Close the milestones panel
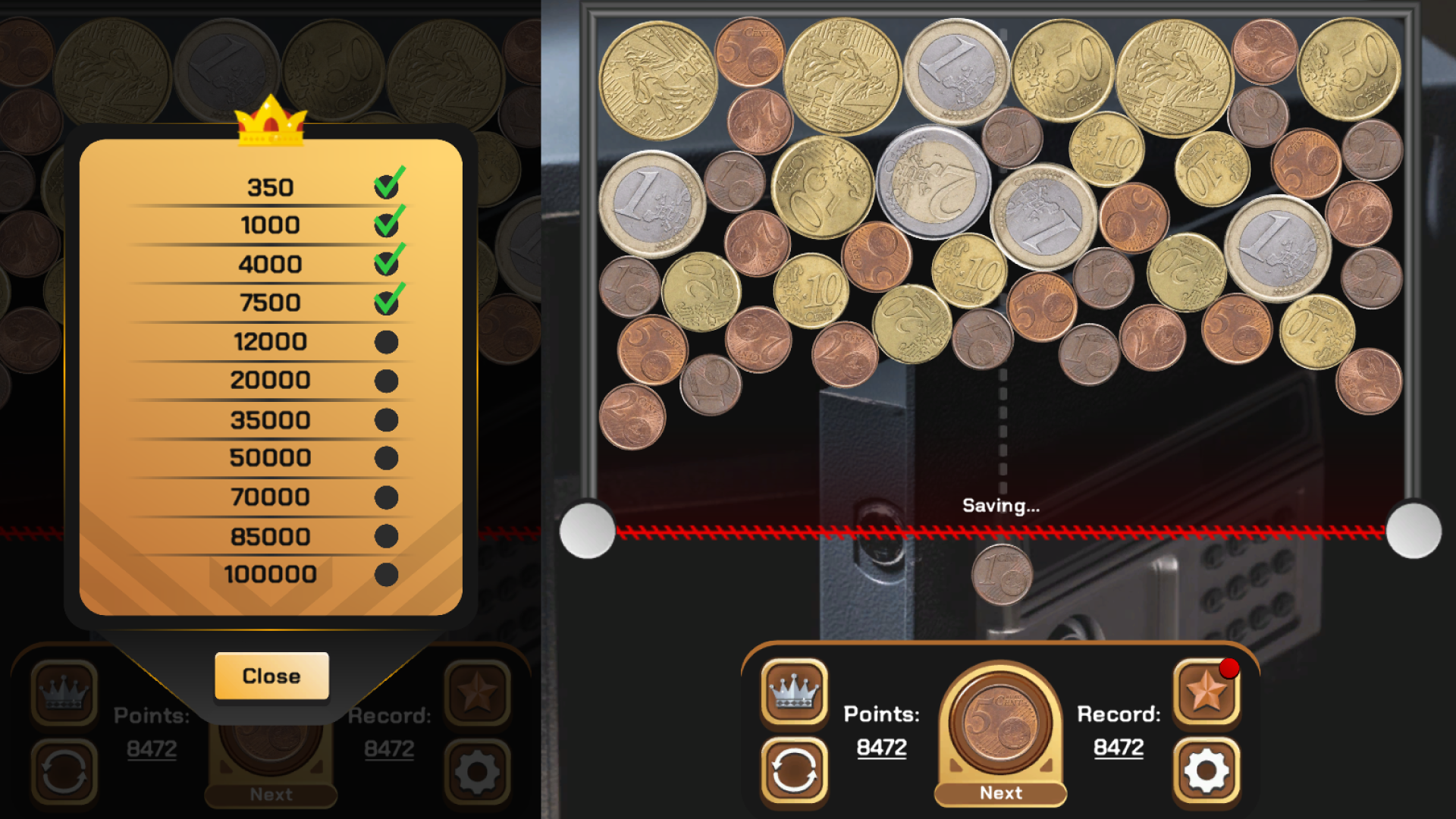 [x=271, y=676]
